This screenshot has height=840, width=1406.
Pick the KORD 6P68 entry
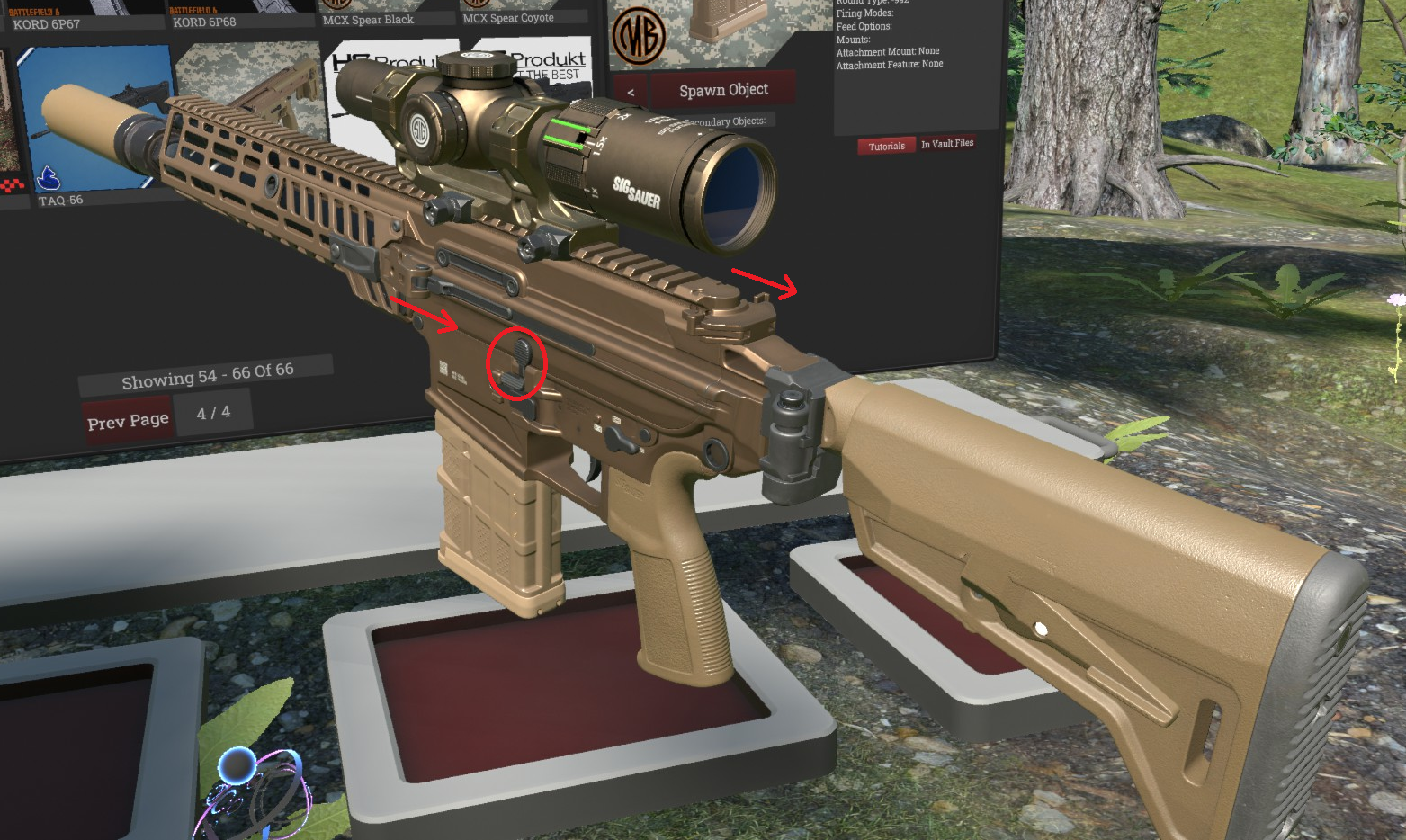pyautogui.click(x=204, y=22)
